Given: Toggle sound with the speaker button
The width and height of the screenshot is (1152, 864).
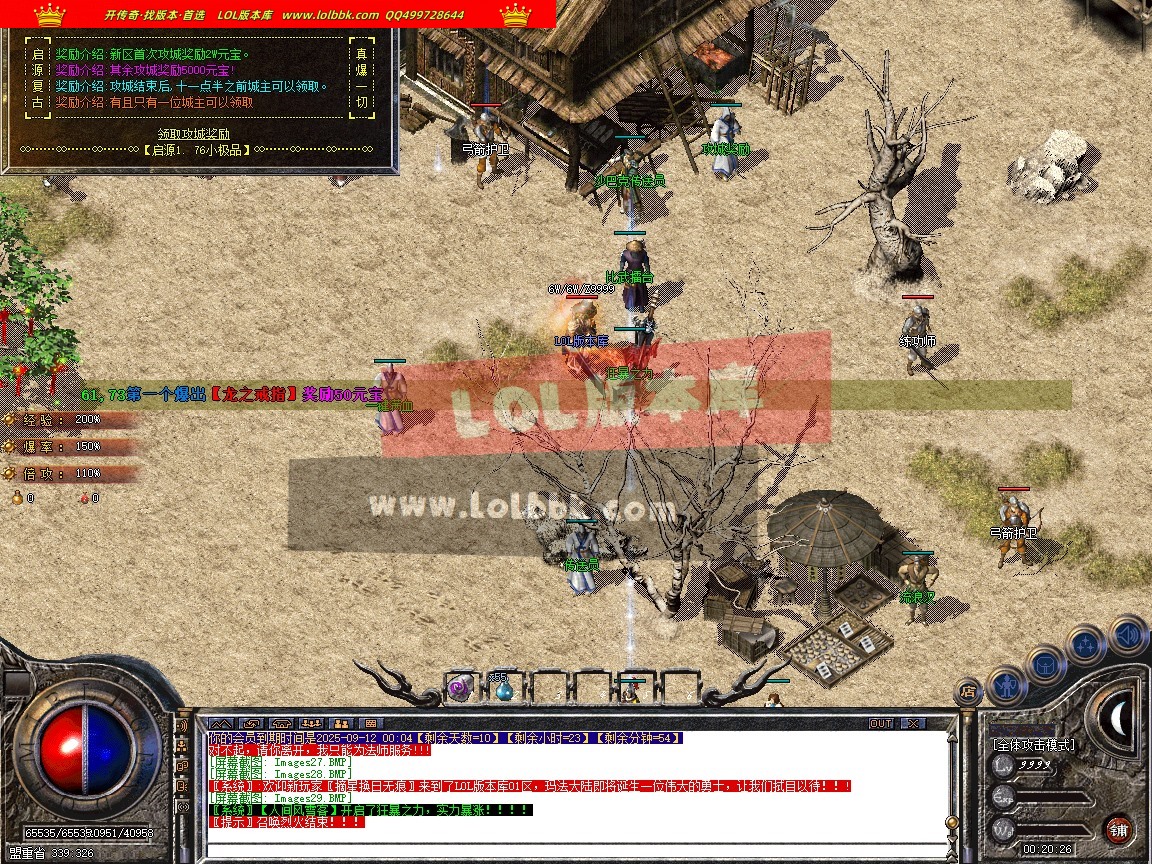Looking at the screenshot, I should tap(1127, 634).
